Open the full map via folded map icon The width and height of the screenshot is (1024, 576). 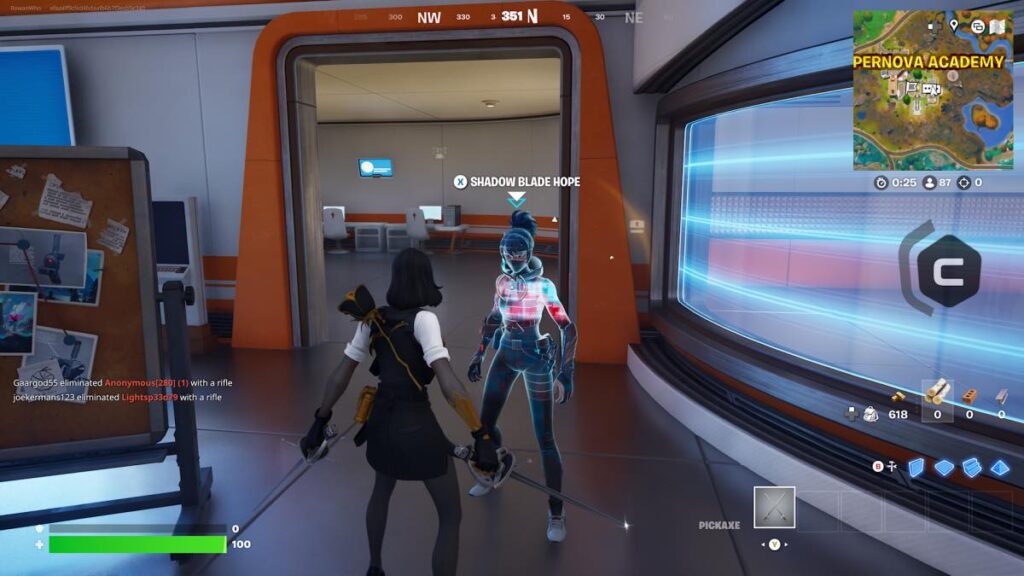[998, 25]
